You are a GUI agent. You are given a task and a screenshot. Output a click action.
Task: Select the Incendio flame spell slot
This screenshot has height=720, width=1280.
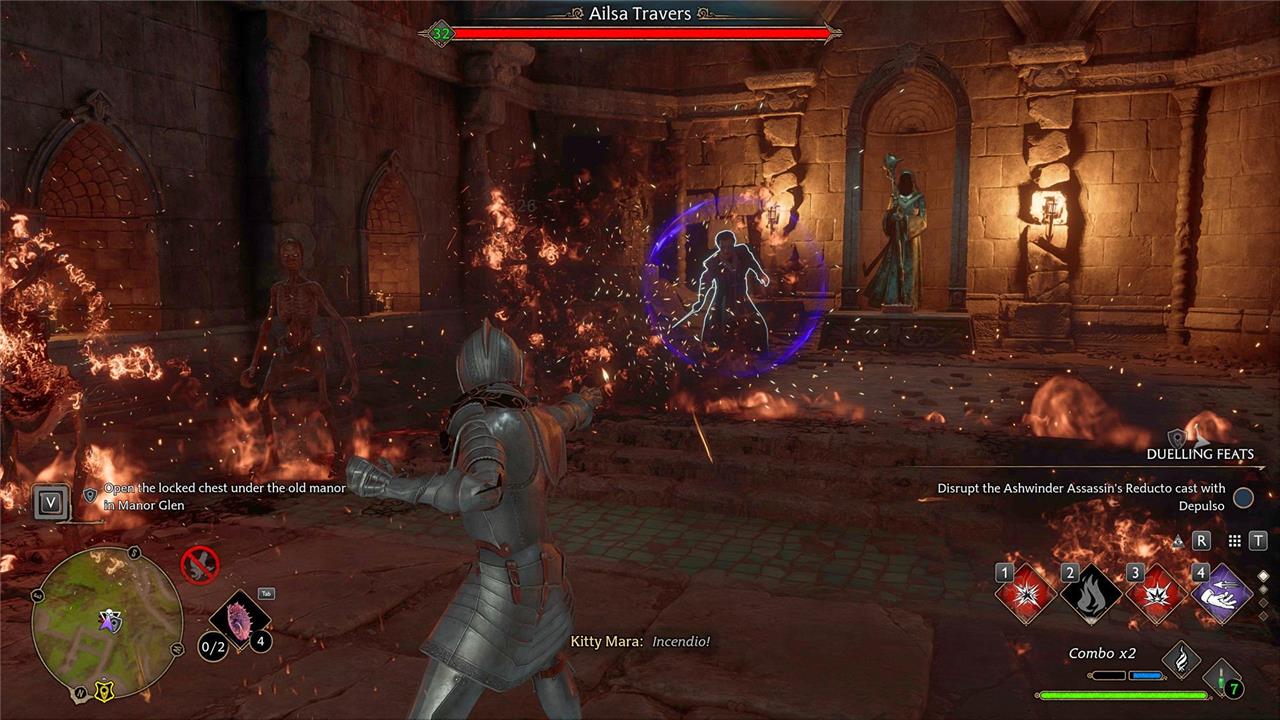click(1091, 594)
